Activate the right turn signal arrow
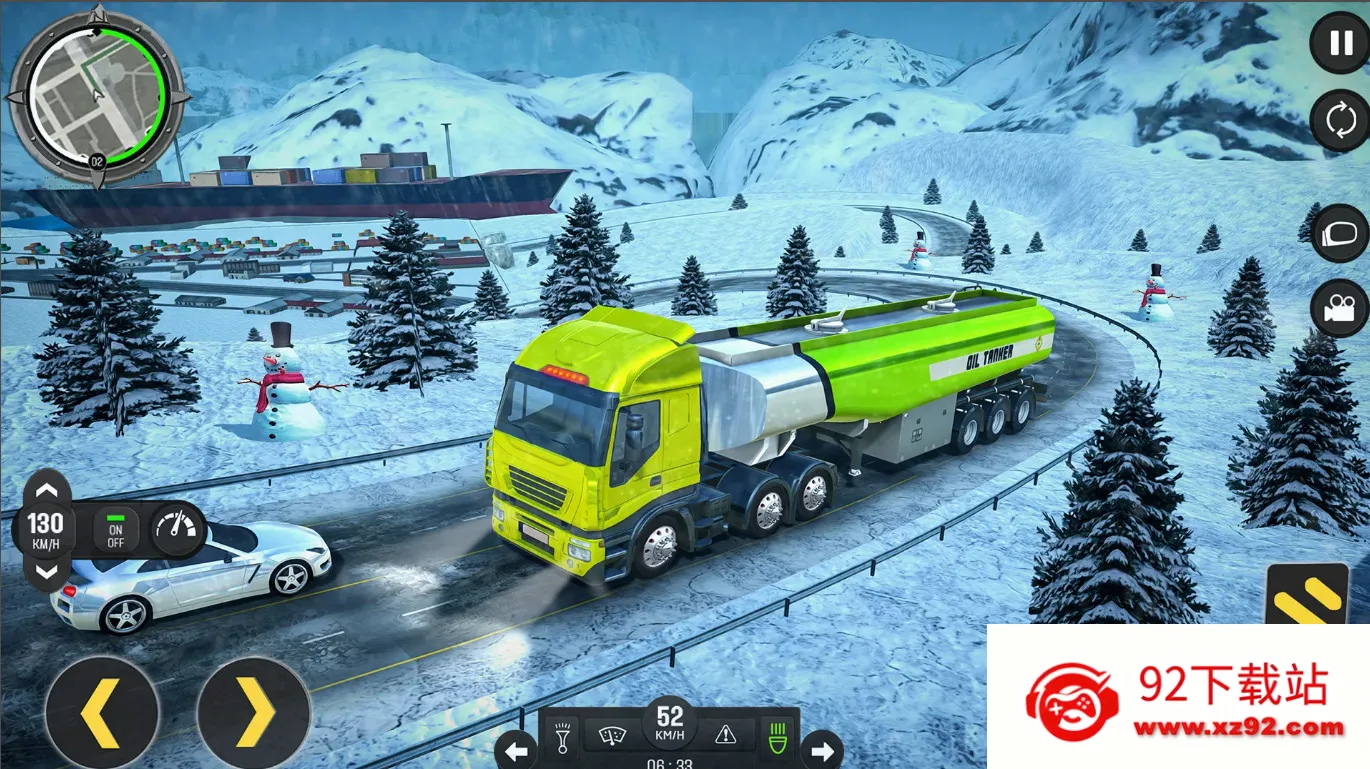 (x=822, y=748)
